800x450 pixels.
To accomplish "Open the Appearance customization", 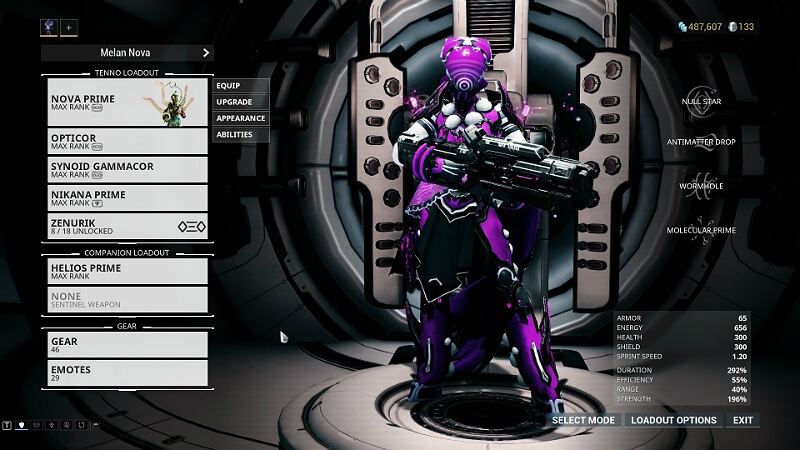I will pyautogui.click(x=240, y=118).
